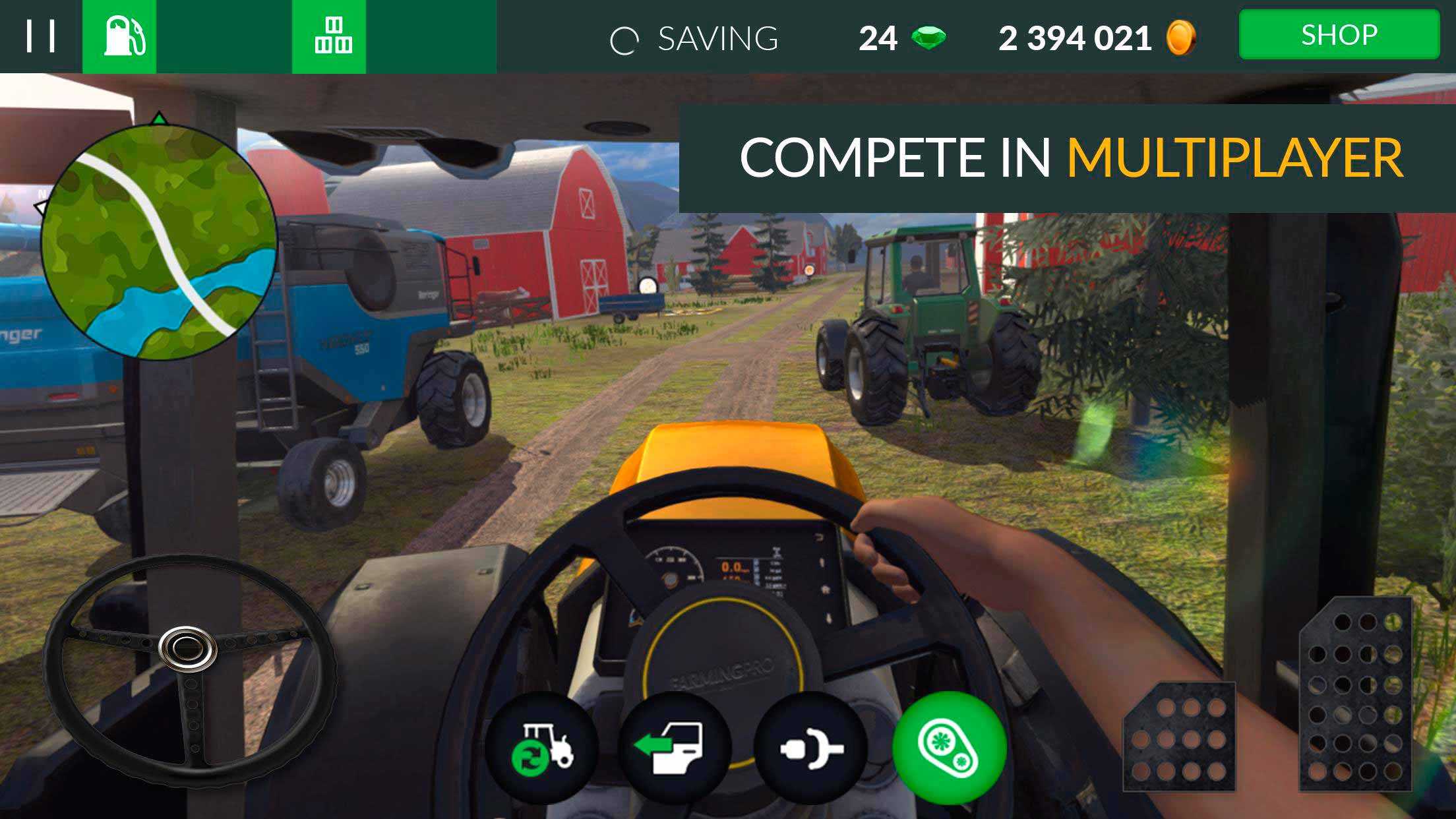Switch vehicle with the tractor swap button
The image size is (1456, 819).
click(542, 748)
